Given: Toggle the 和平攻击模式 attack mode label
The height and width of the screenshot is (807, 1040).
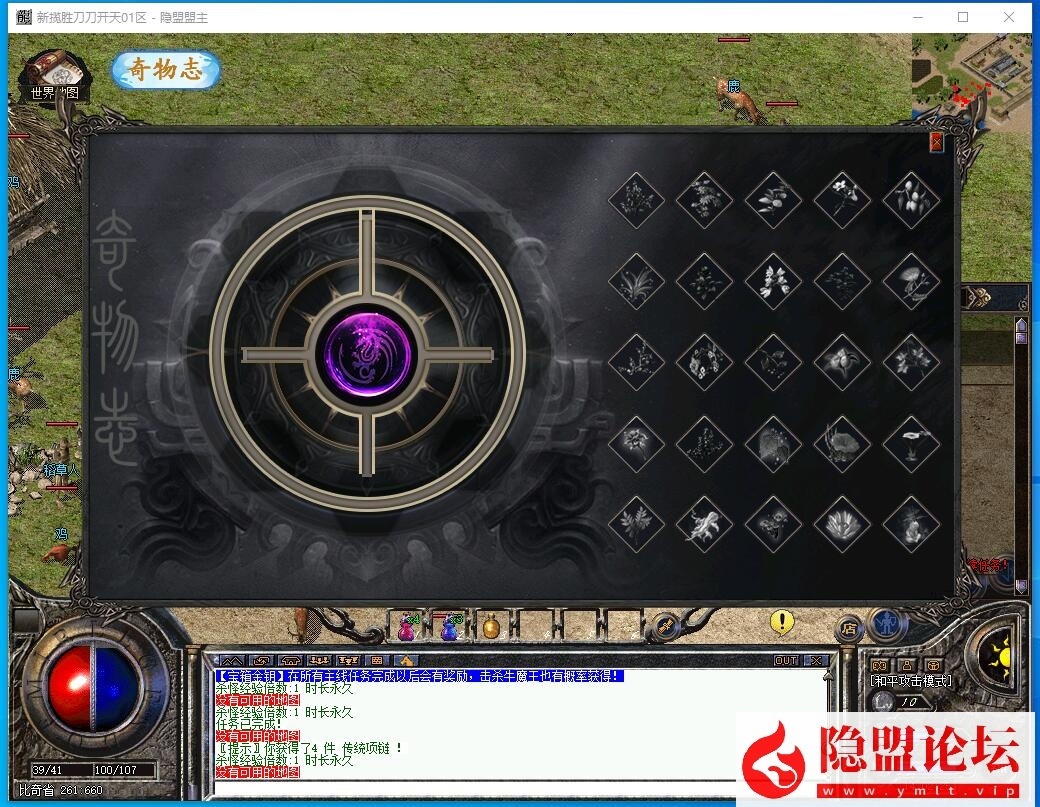Looking at the screenshot, I should click(x=912, y=681).
